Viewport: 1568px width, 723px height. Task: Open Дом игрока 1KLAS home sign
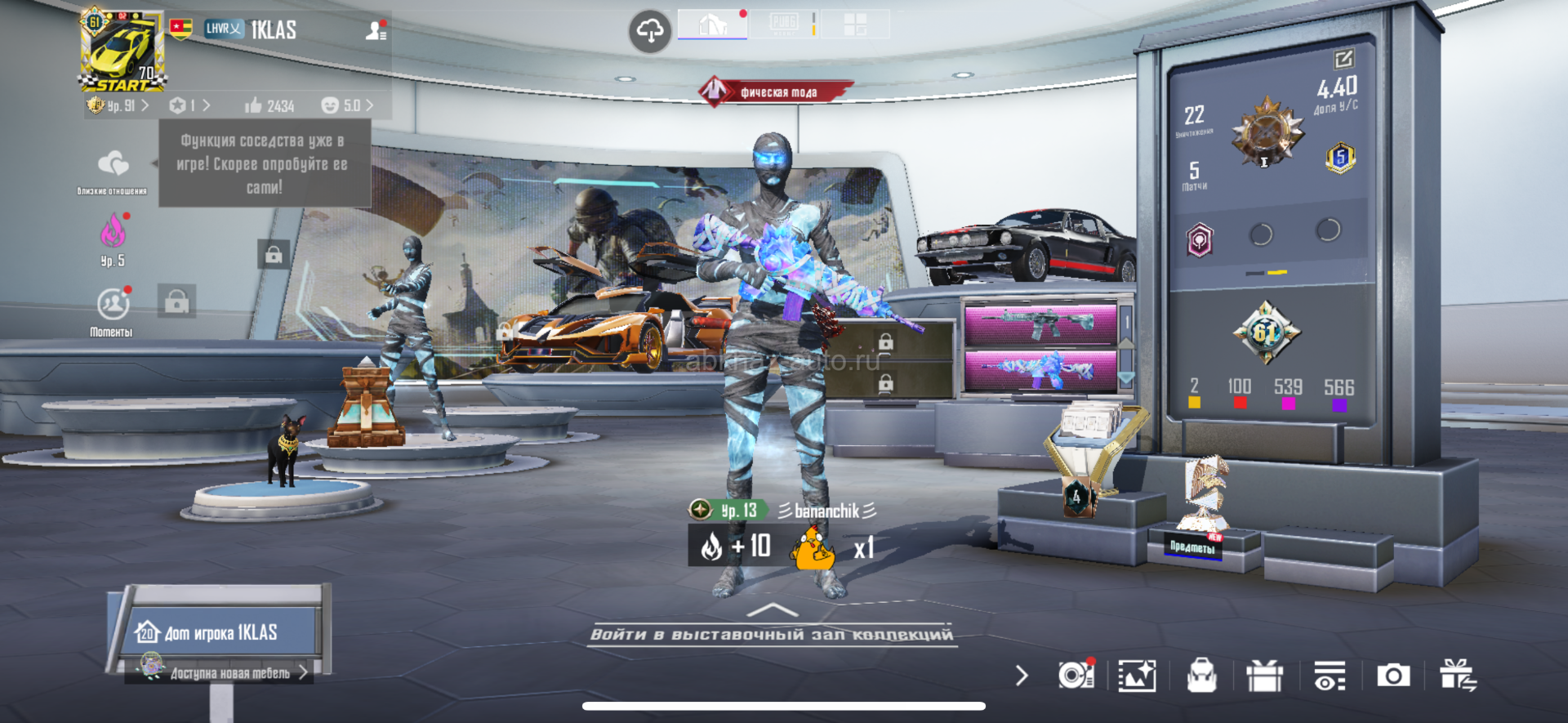coord(219,632)
